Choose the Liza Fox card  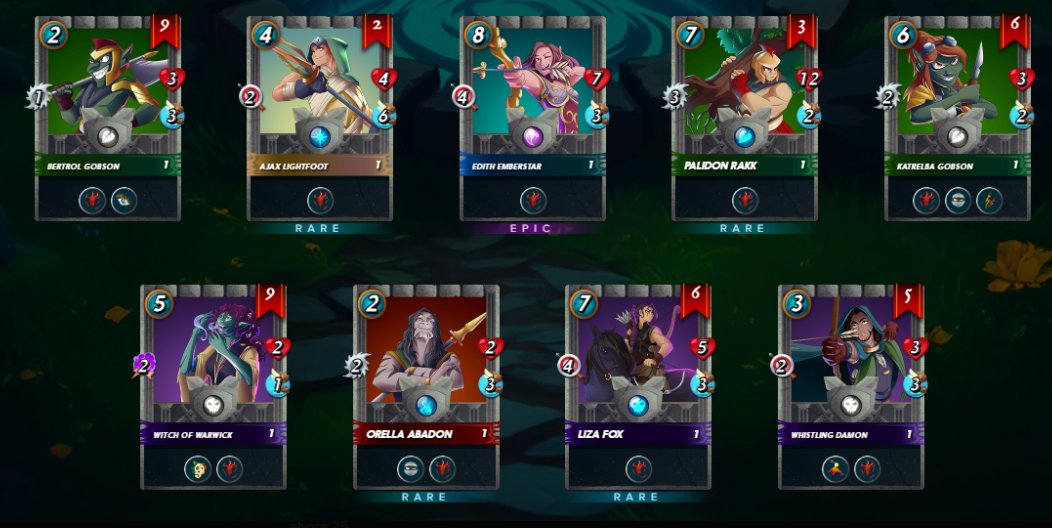[x=638, y=387]
